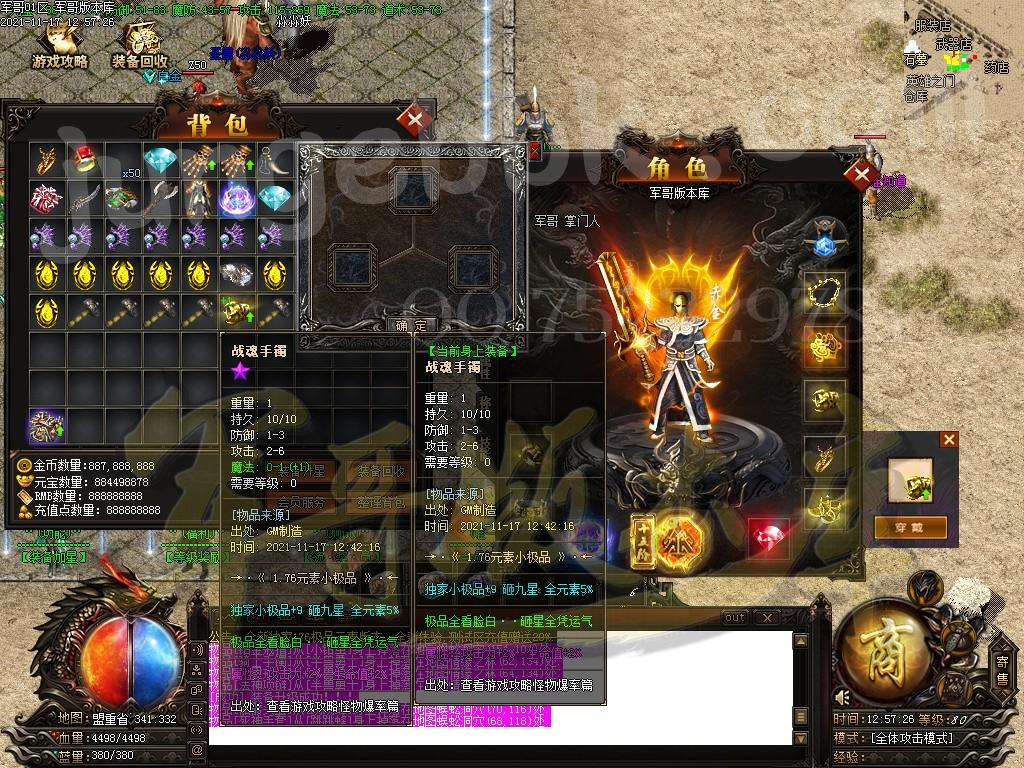Select the silver ore item in backpack
The height and width of the screenshot is (768, 1024).
click(236, 274)
